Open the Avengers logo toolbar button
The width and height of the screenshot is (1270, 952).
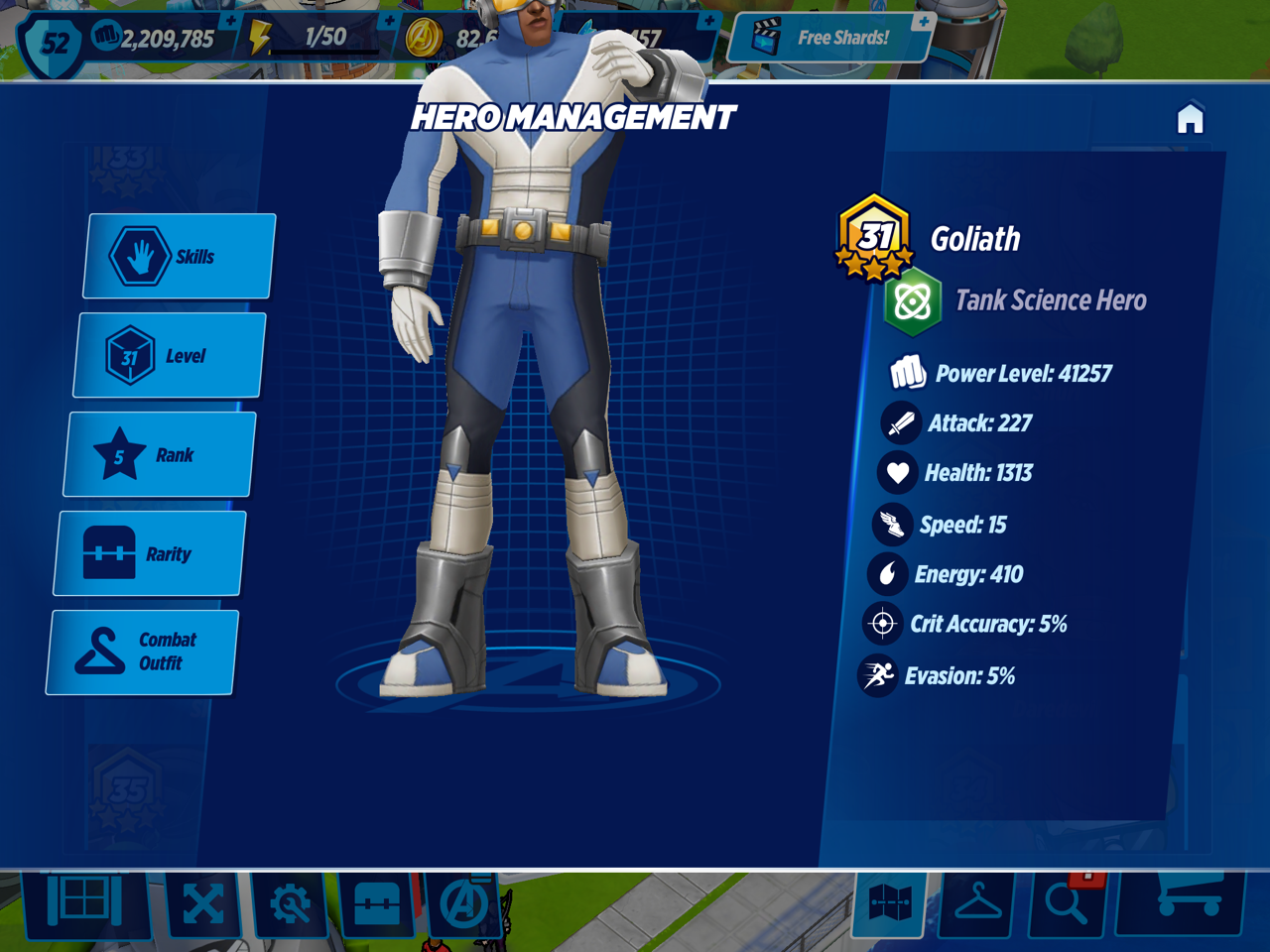tap(462, 903)
